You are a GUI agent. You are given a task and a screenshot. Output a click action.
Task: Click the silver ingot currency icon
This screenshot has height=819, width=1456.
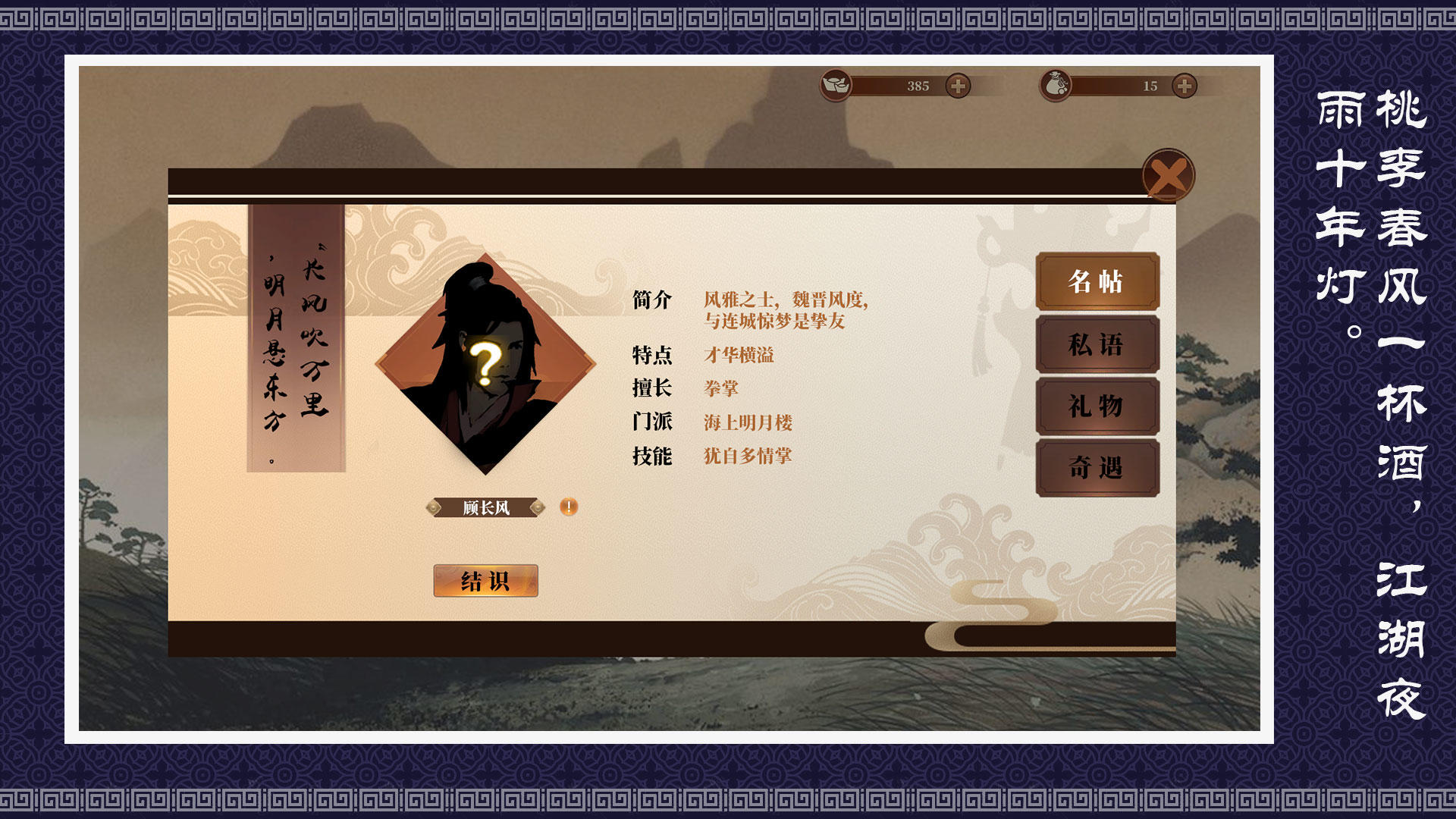pos(834,86)
